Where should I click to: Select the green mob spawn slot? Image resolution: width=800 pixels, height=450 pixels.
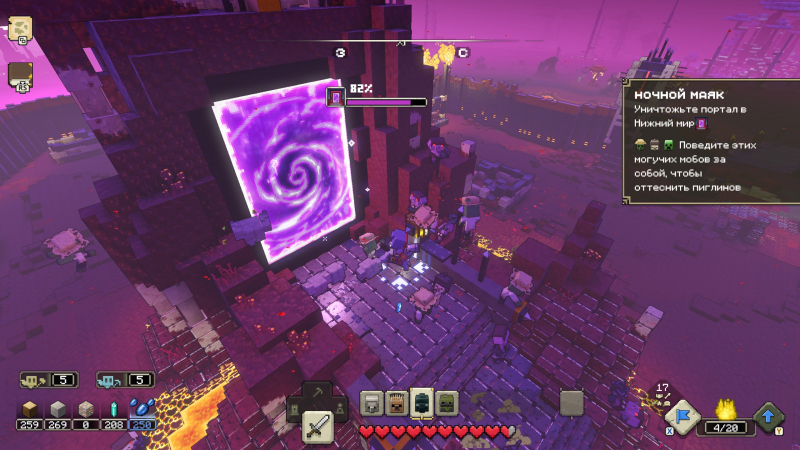pos(446,403)
